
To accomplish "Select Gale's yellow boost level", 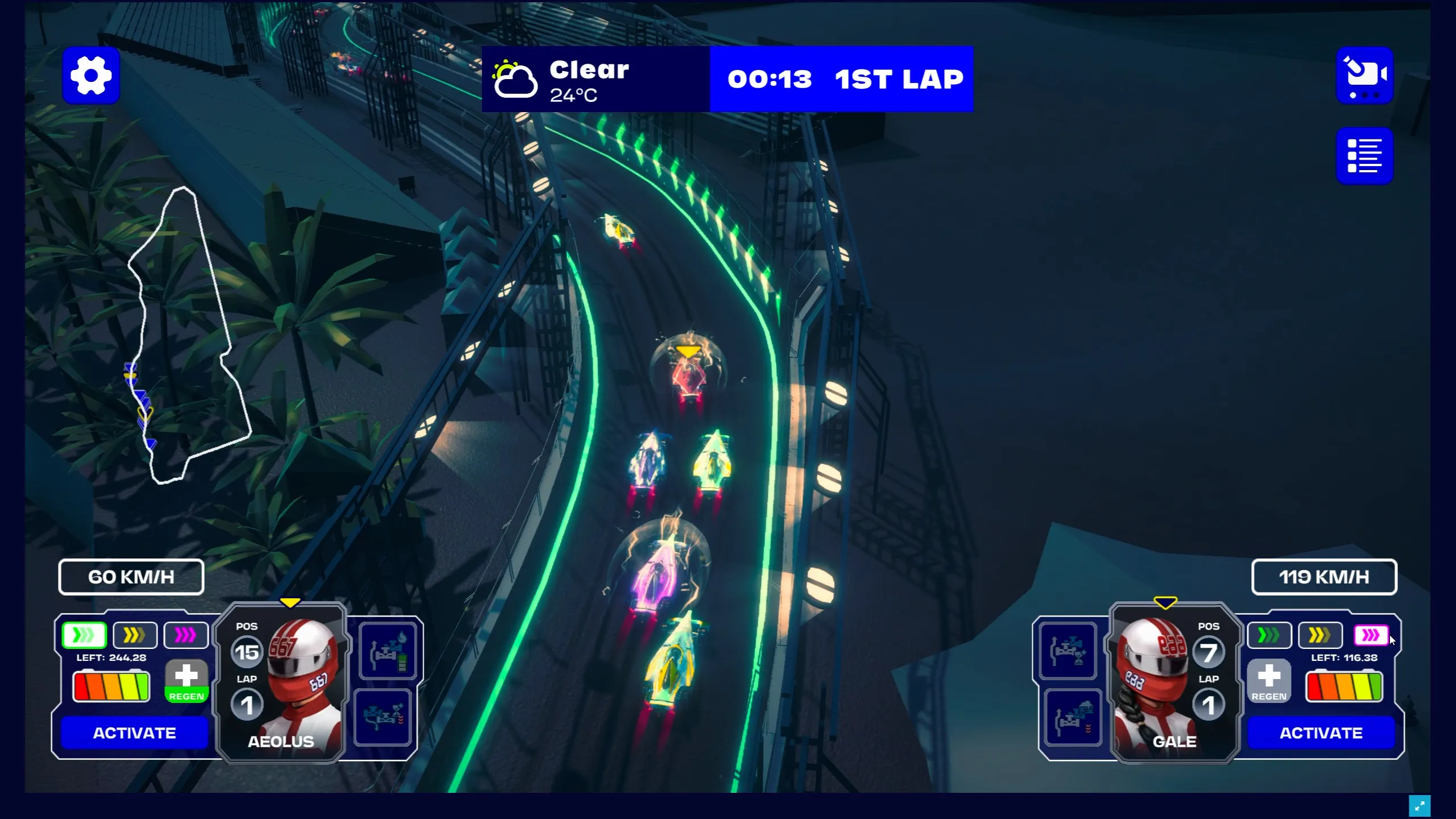I will (1320, 635).
